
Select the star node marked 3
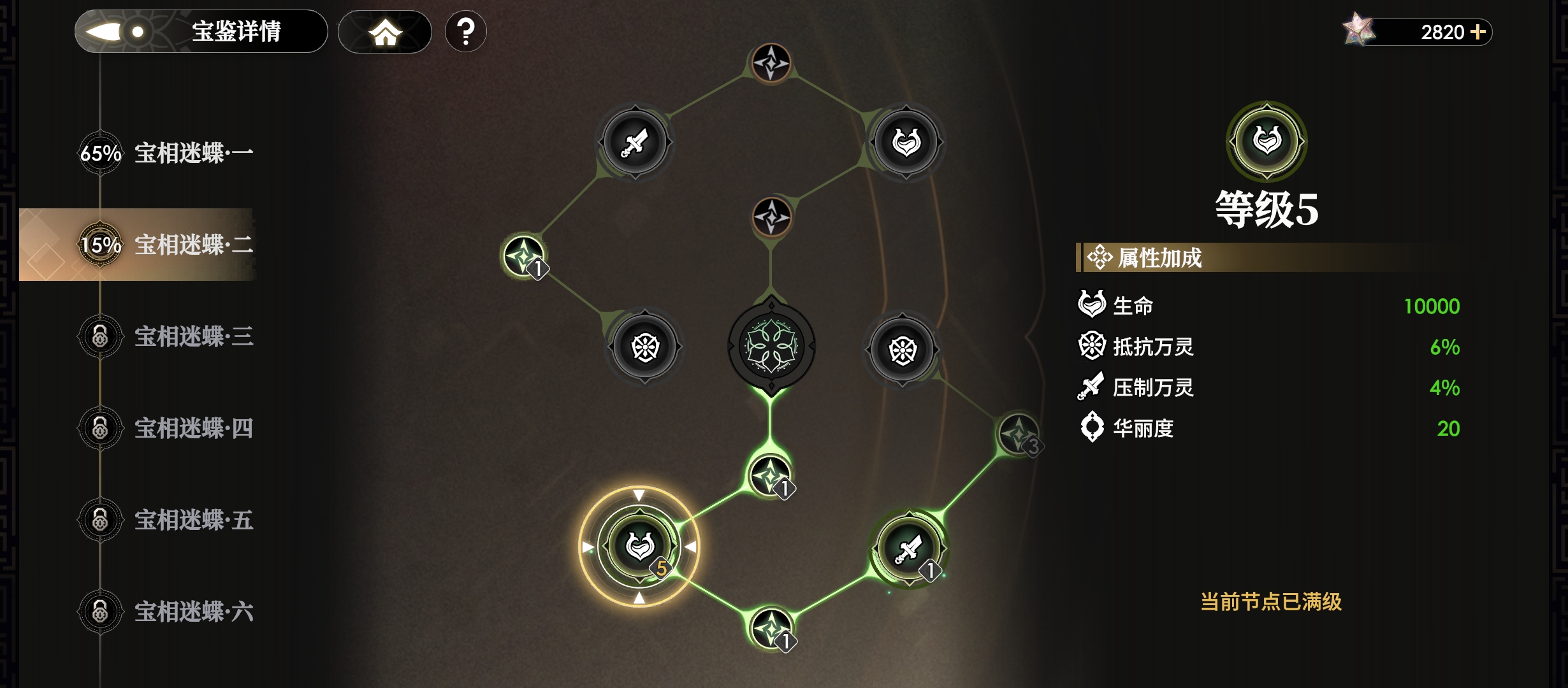[x=1018, y=434]
